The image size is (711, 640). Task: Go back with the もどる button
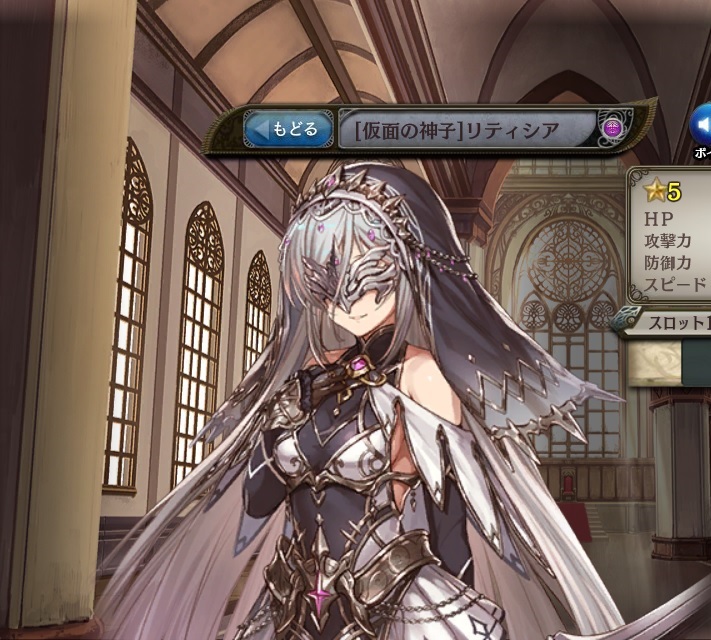[x=289, y=129]
